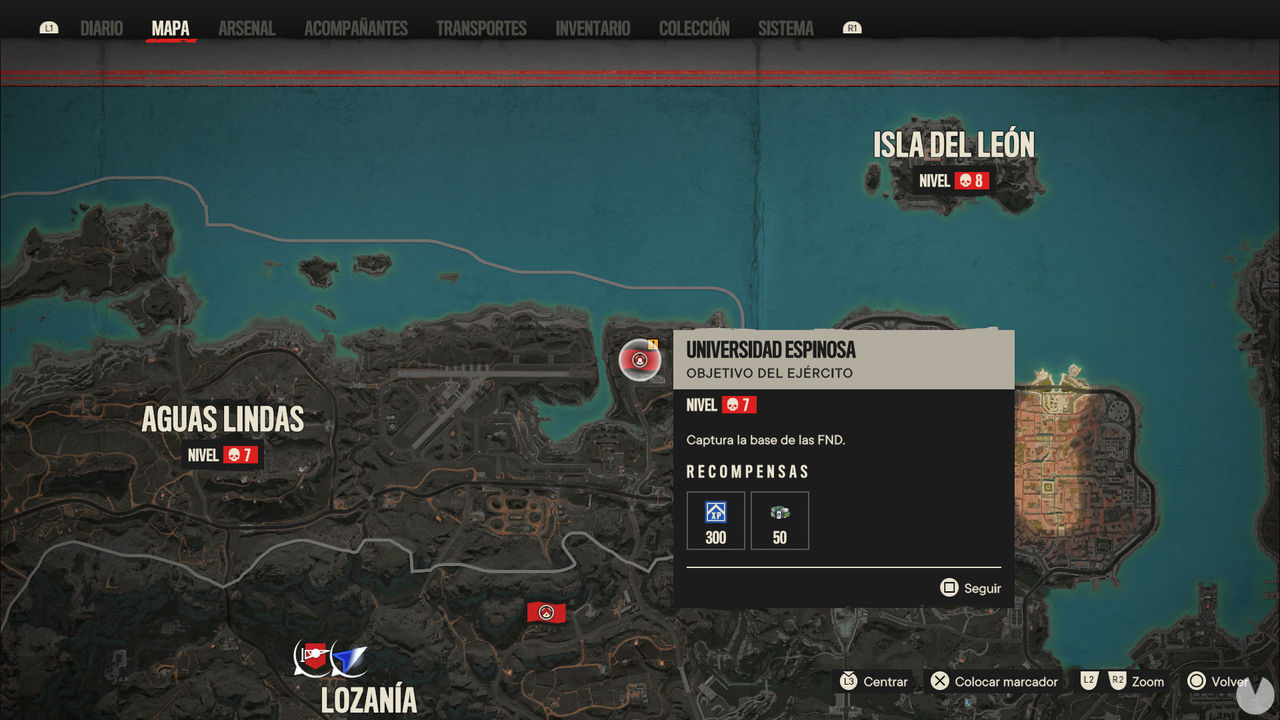
Task: Open the INVENTARIO menu
Action: click(592, 28)
